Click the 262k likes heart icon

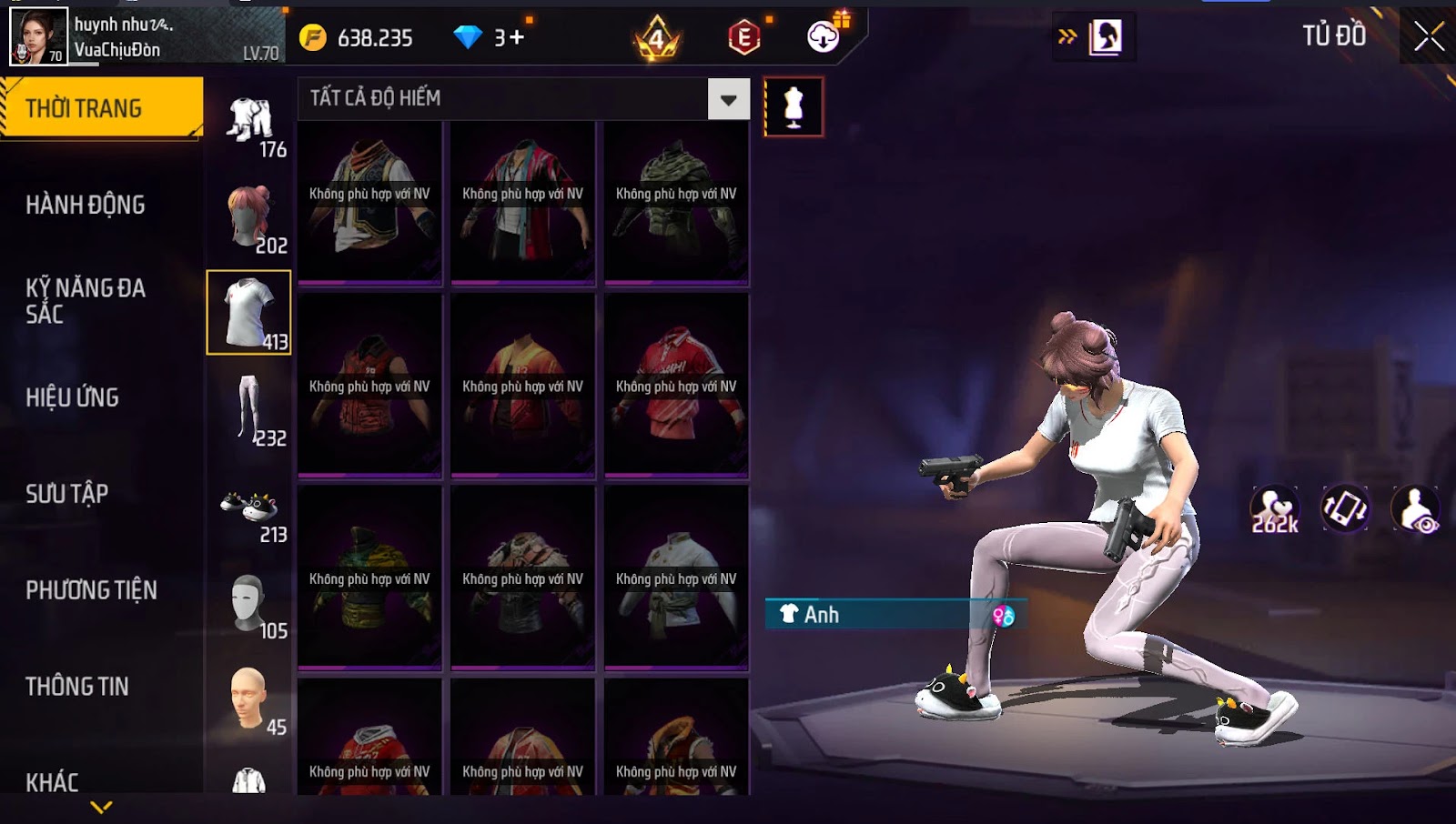click(1275, 510)
